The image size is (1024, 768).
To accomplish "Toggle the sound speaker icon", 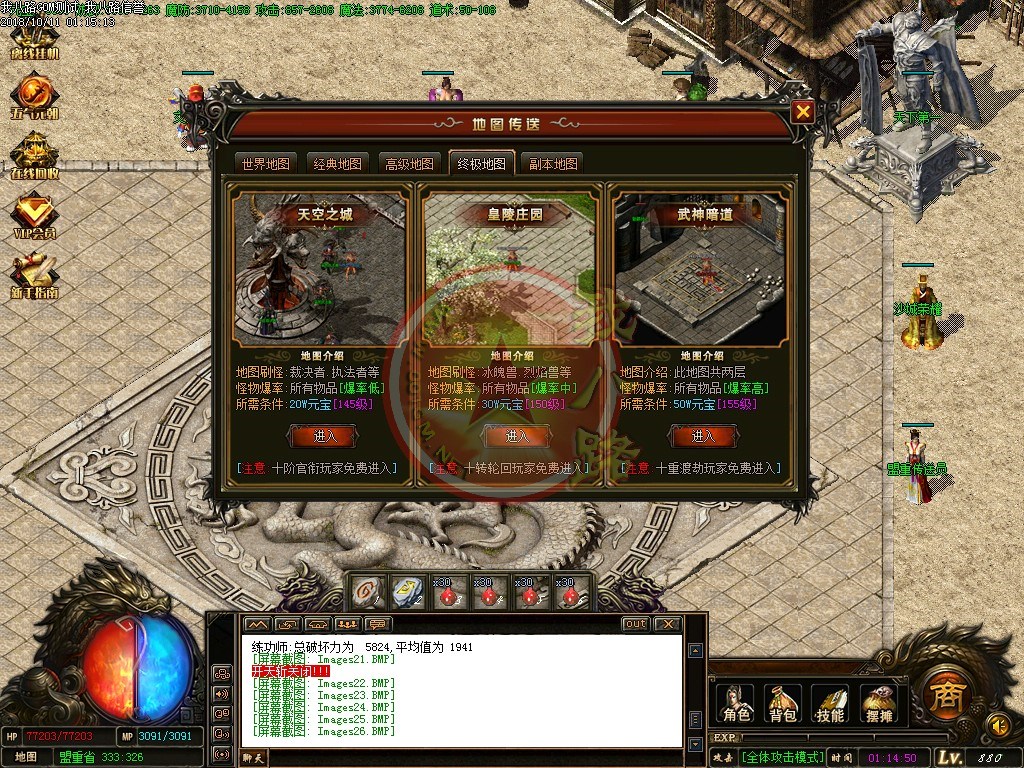I will coord(996,724).
